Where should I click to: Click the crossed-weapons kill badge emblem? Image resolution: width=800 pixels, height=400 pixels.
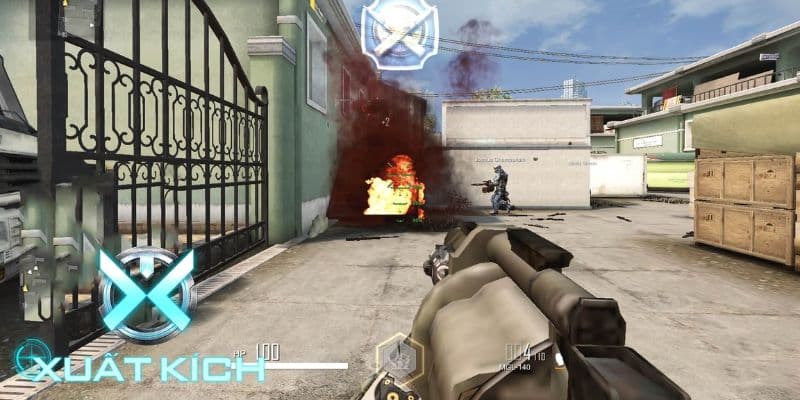tap(399, 34)
